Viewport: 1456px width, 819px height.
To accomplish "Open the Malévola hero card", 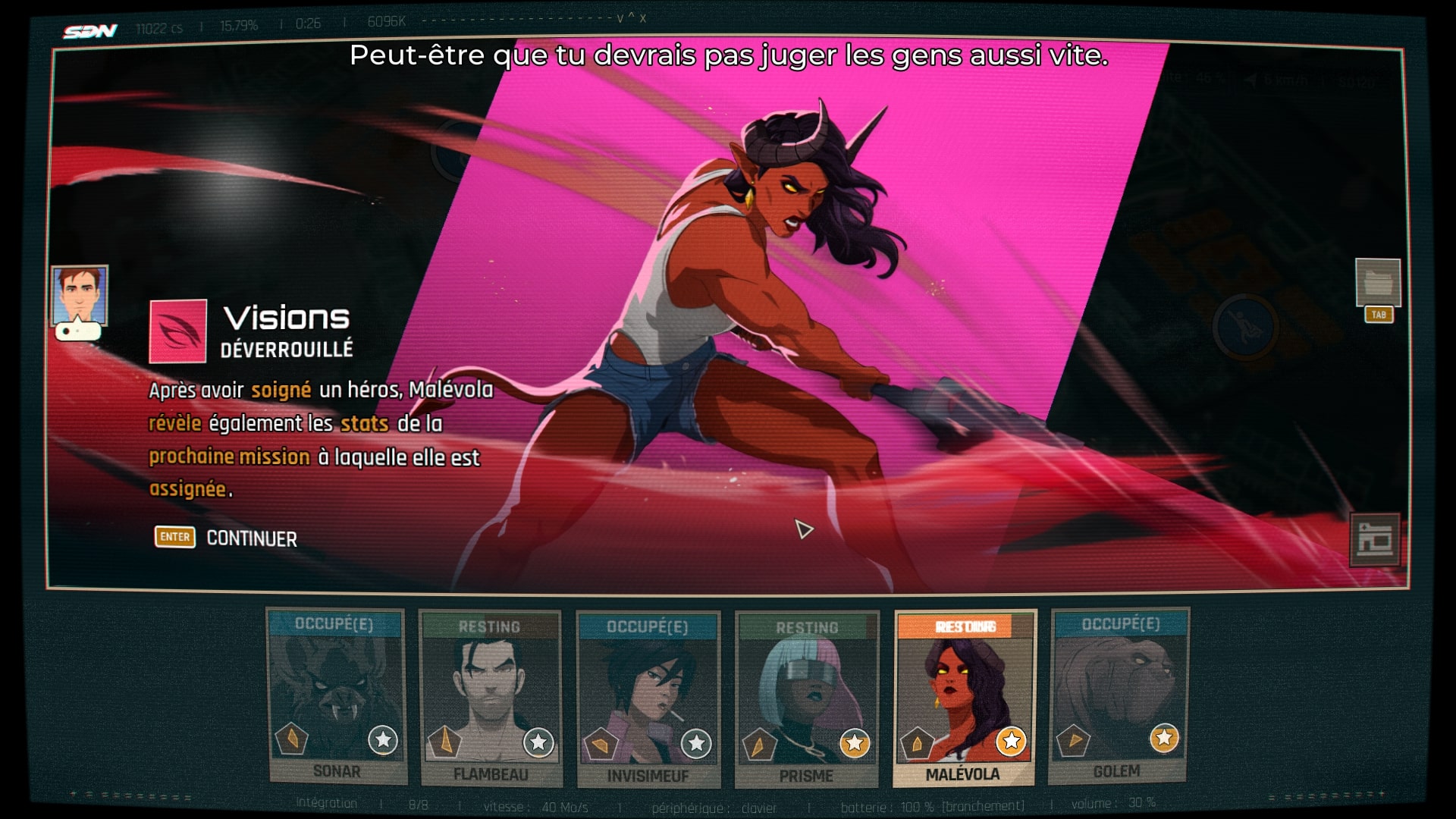I will point(964,698).
